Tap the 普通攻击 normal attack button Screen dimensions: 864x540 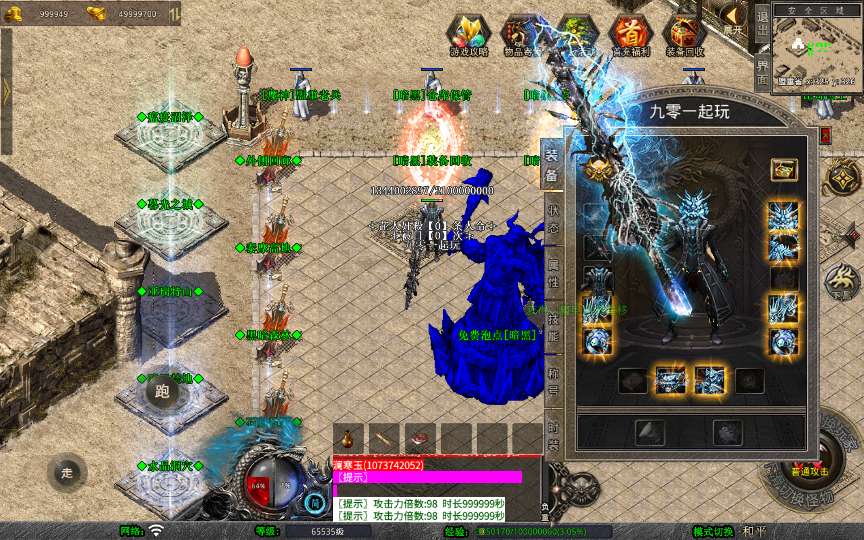click(808, 469)
